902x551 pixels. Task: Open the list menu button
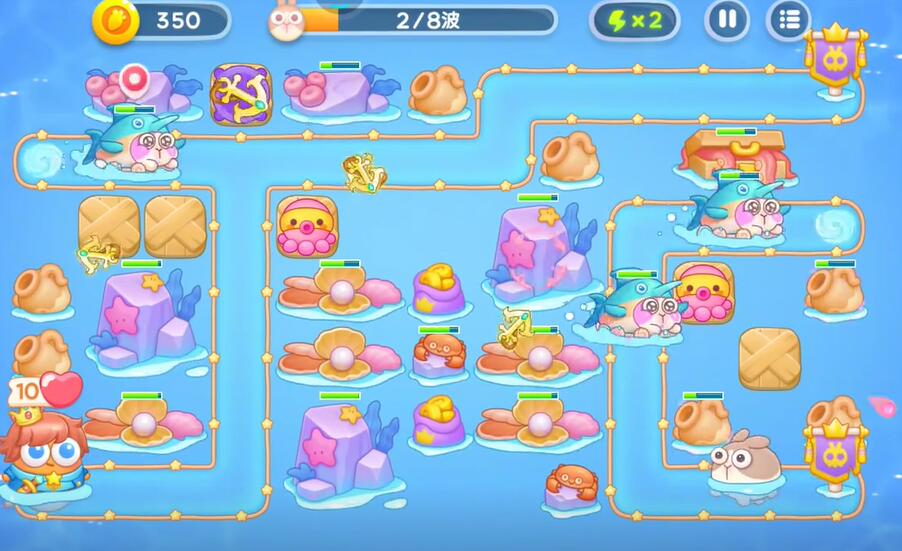click(x=788, y=20)
